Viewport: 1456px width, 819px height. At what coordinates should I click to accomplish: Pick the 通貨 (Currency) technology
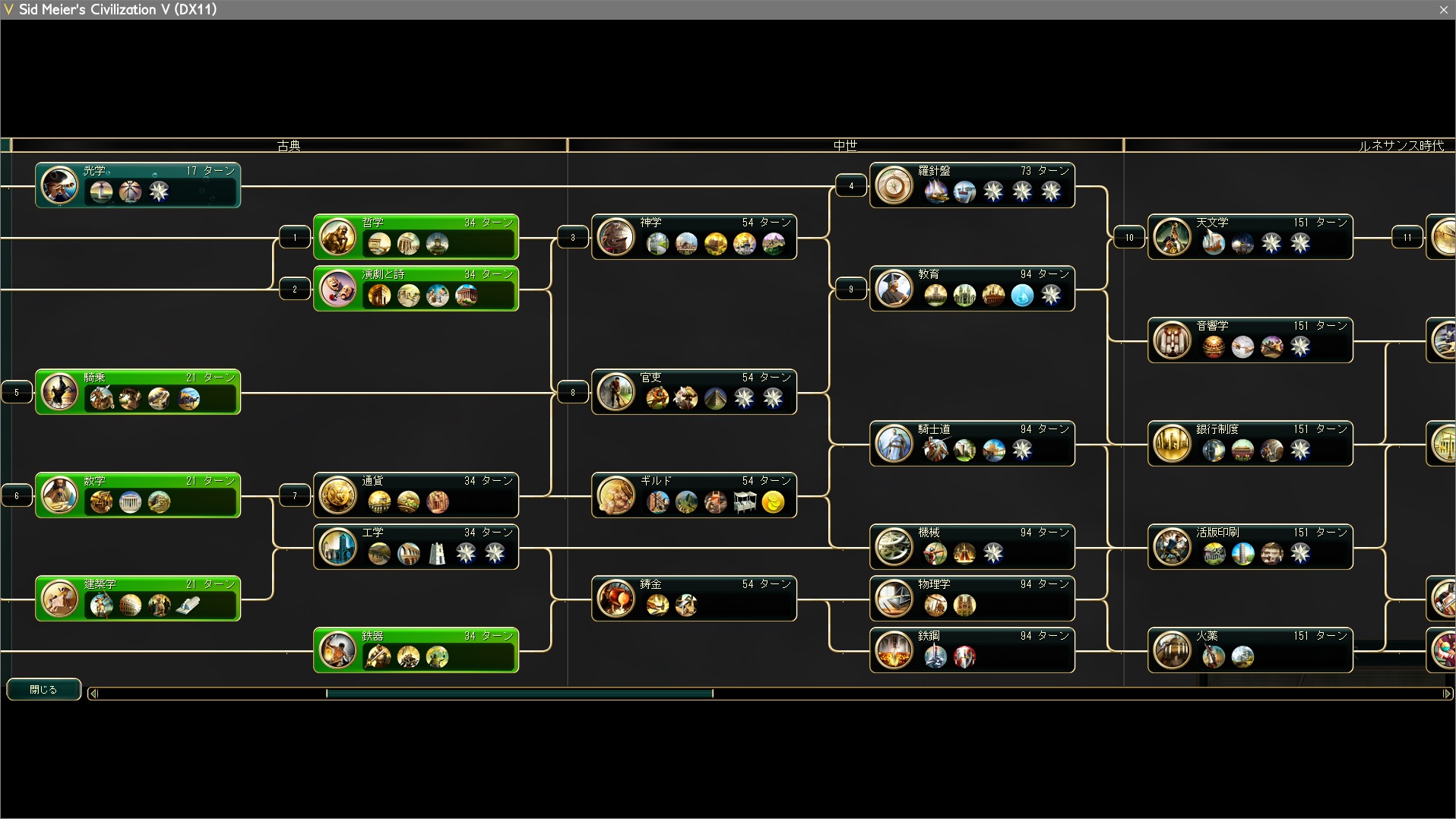(416, 495)
